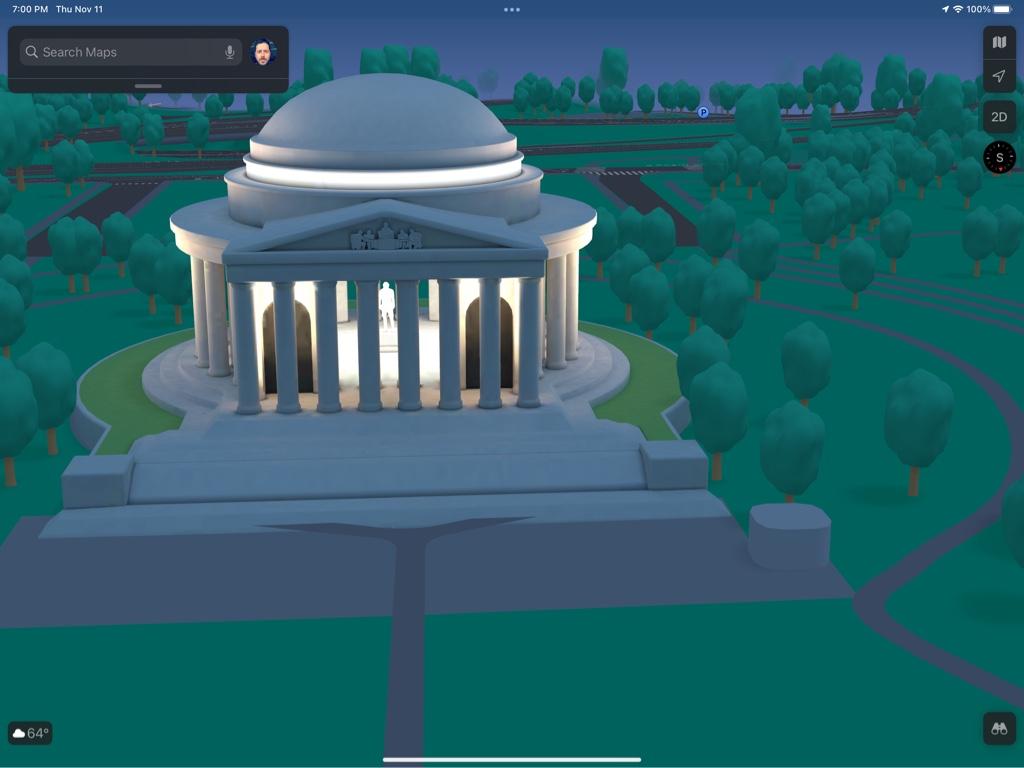
Task: Select the parking marker on map
Action: tap(703, 113)
